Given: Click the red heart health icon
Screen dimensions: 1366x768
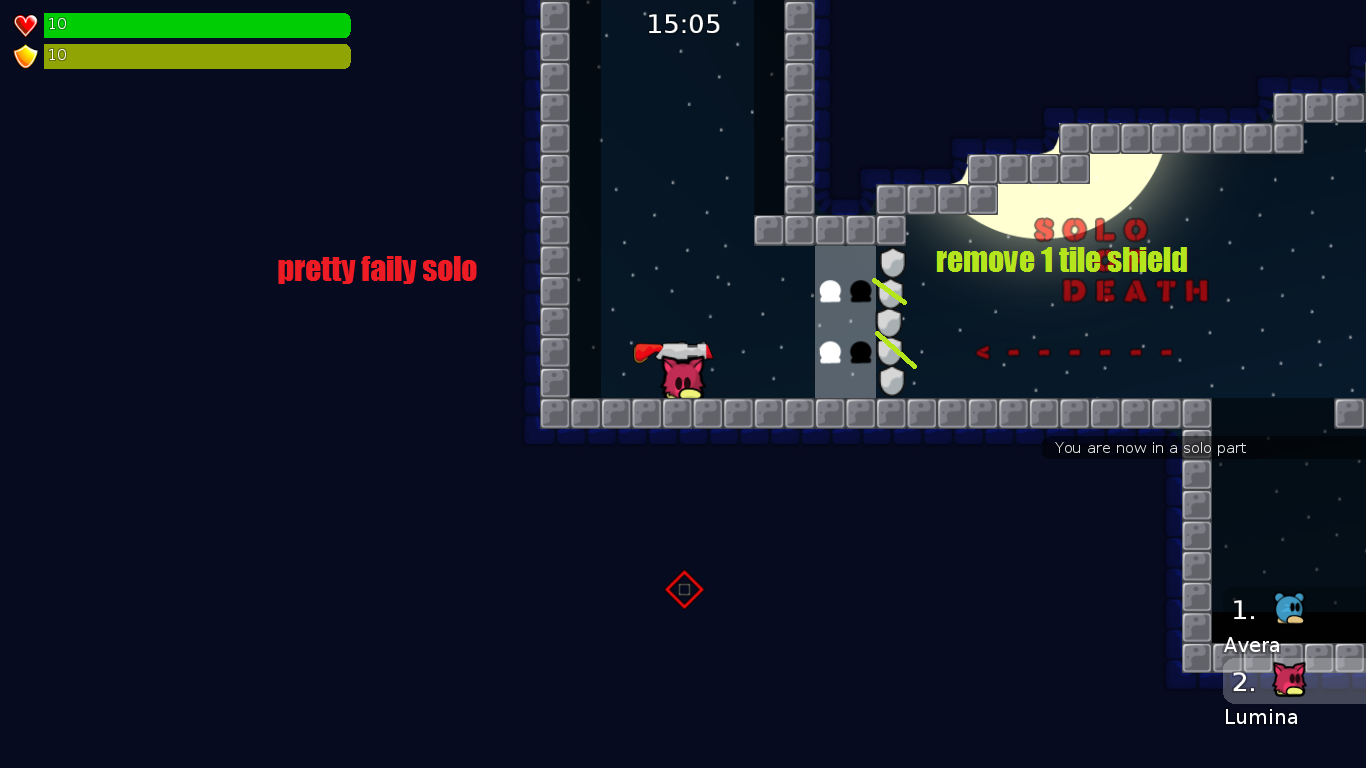Looking at the screenshot, I should pos(24,23).
